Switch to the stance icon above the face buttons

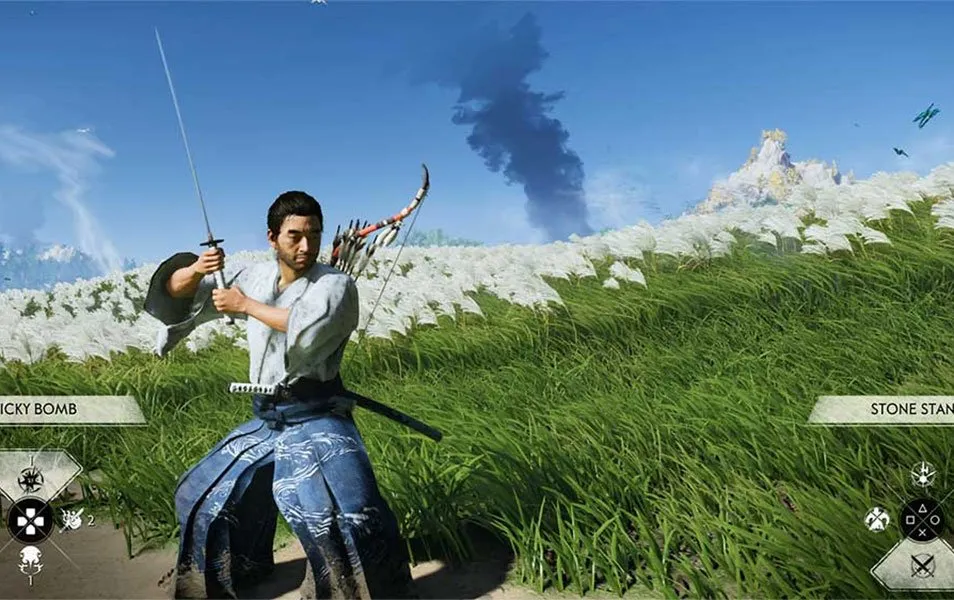[922, 474]
